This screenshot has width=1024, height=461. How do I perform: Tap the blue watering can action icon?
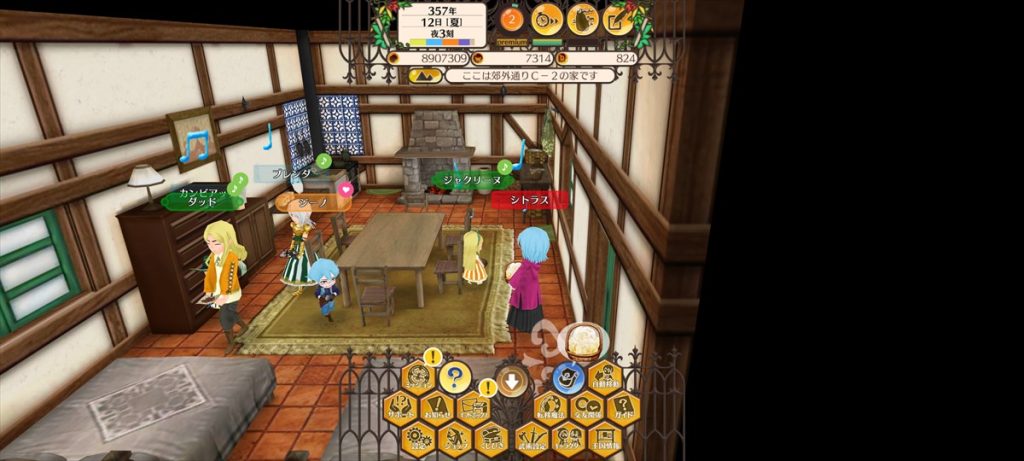(569, 378)
